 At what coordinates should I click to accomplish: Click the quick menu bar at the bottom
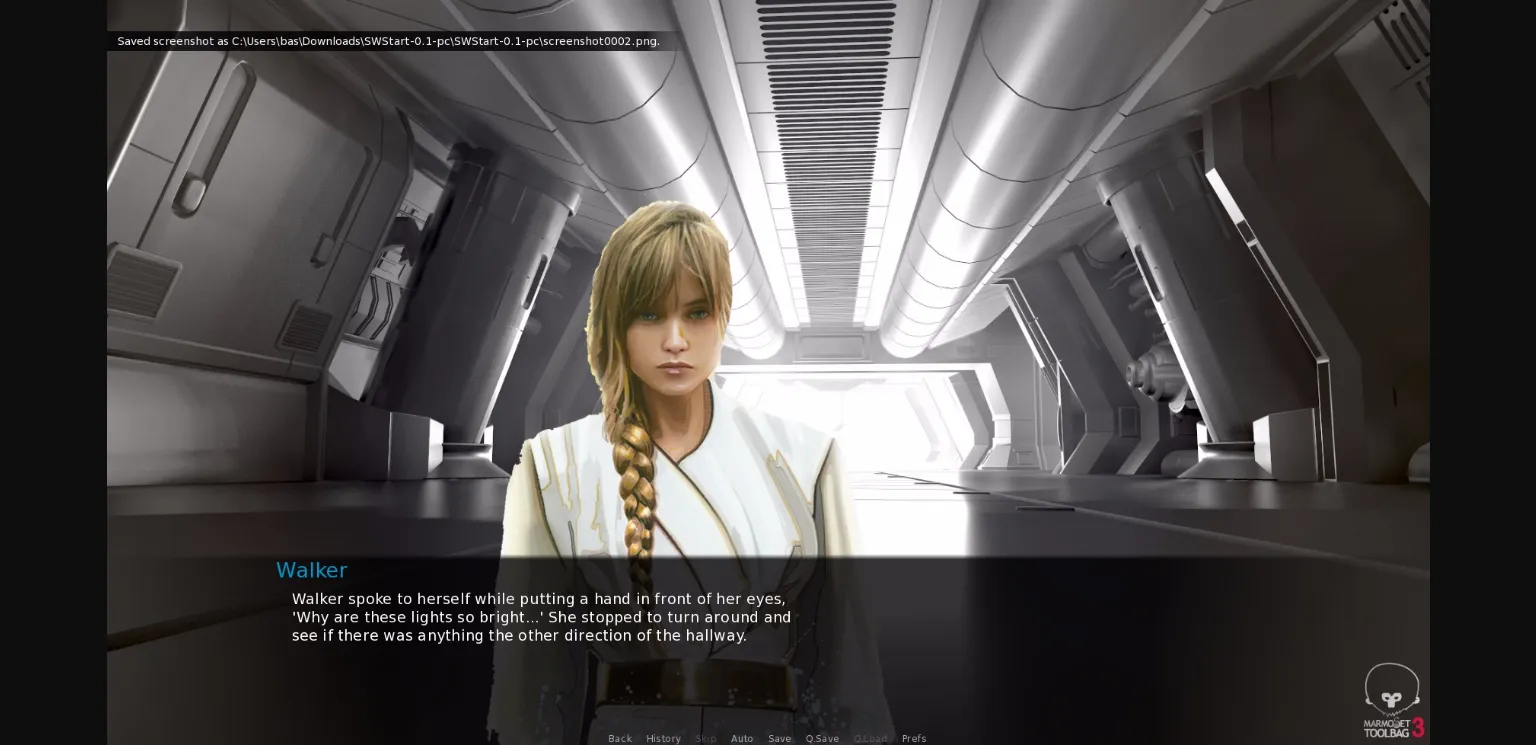click(768, 738)
